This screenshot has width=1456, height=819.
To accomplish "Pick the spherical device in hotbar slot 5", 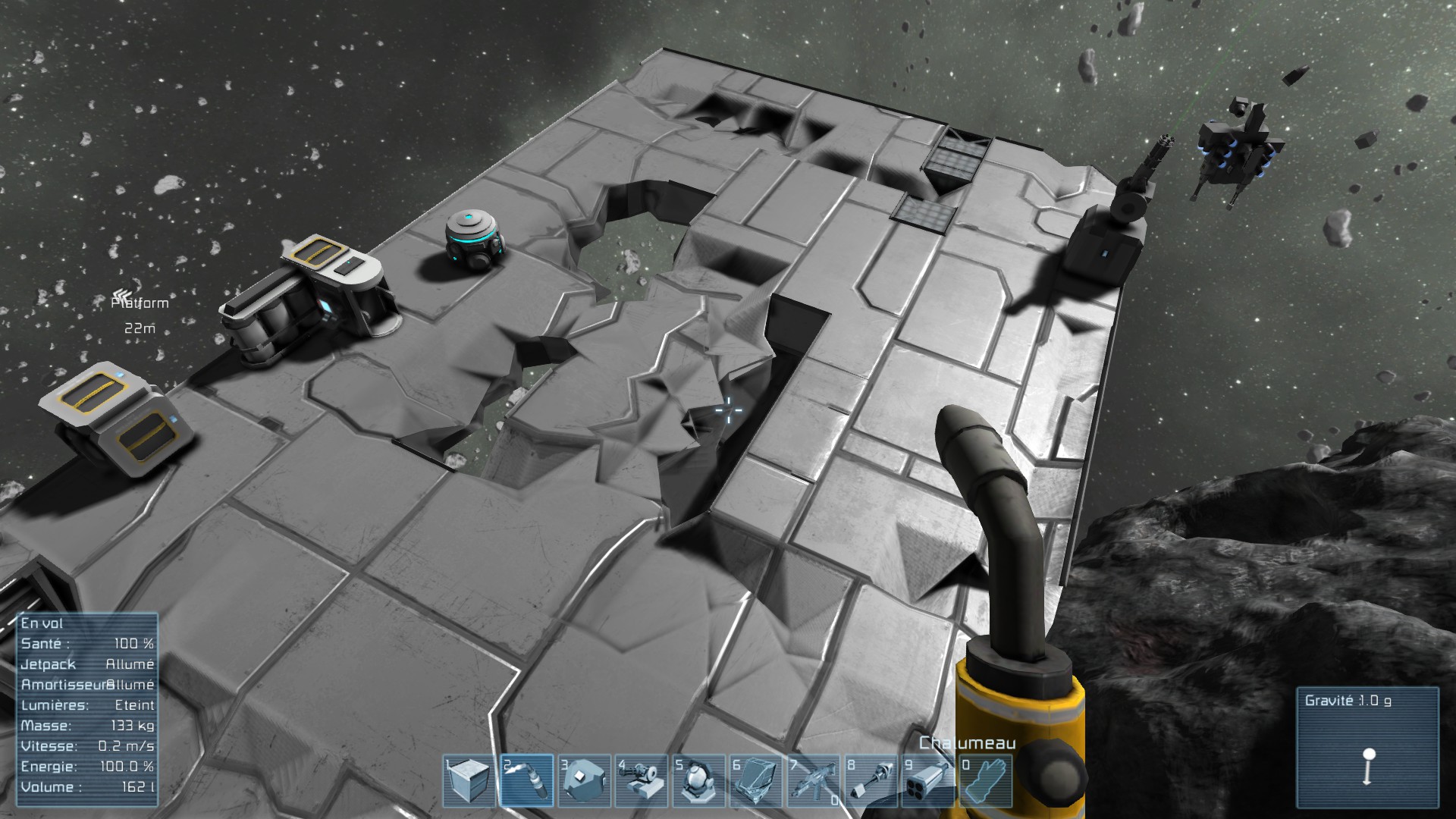I will click(x=700, y=781).
